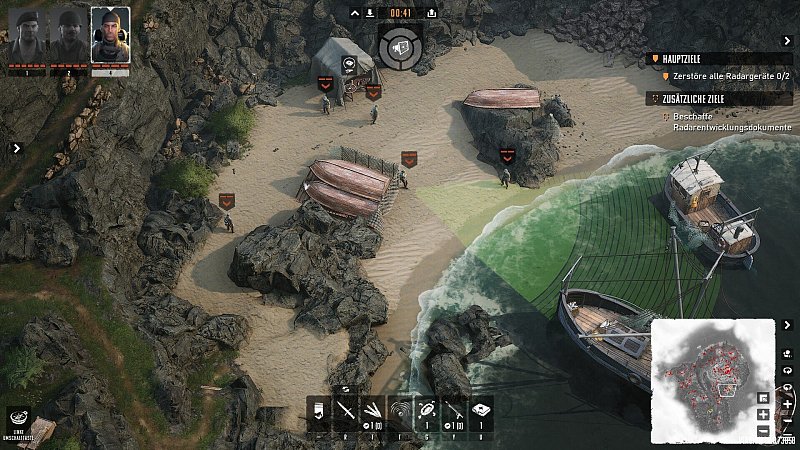This screenshot has width=800, height=450.
Task: Choose the first aid kit item slot
Action: [481, 410]
